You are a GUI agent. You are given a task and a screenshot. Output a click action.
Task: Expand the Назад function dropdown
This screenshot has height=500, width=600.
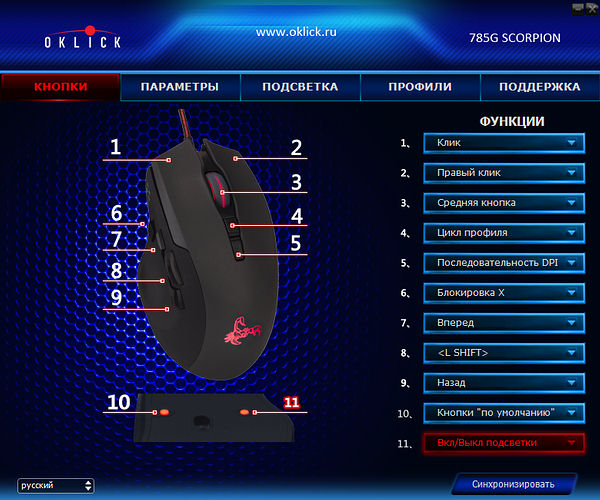pyautogui.click(x=503, y=382)
